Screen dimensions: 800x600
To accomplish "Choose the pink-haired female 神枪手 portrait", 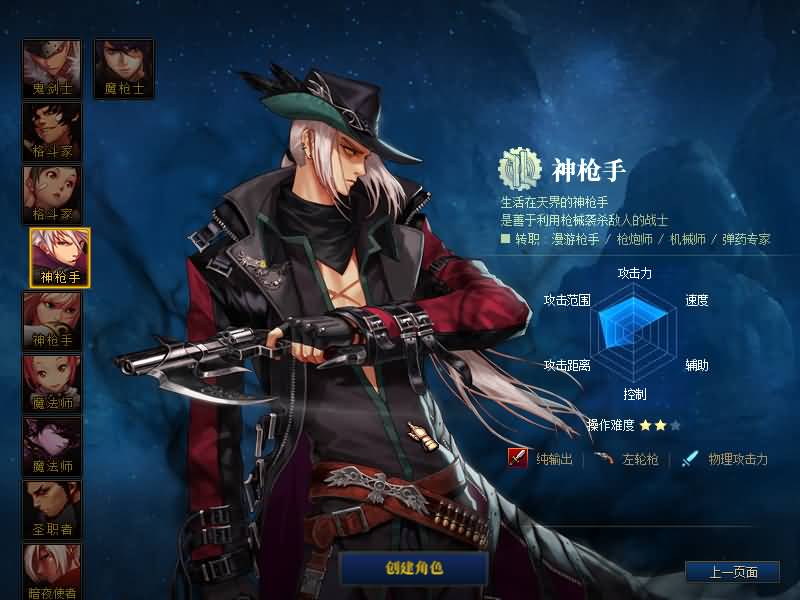I will 52,320.
